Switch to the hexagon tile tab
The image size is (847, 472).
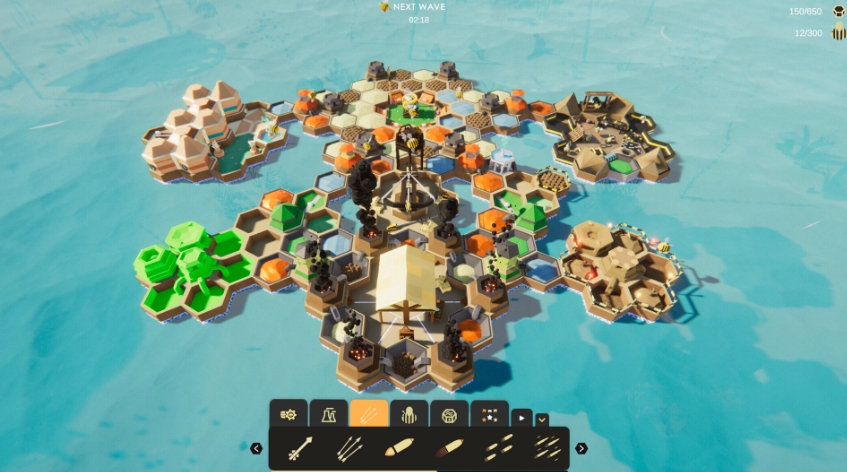click(448, 414)
